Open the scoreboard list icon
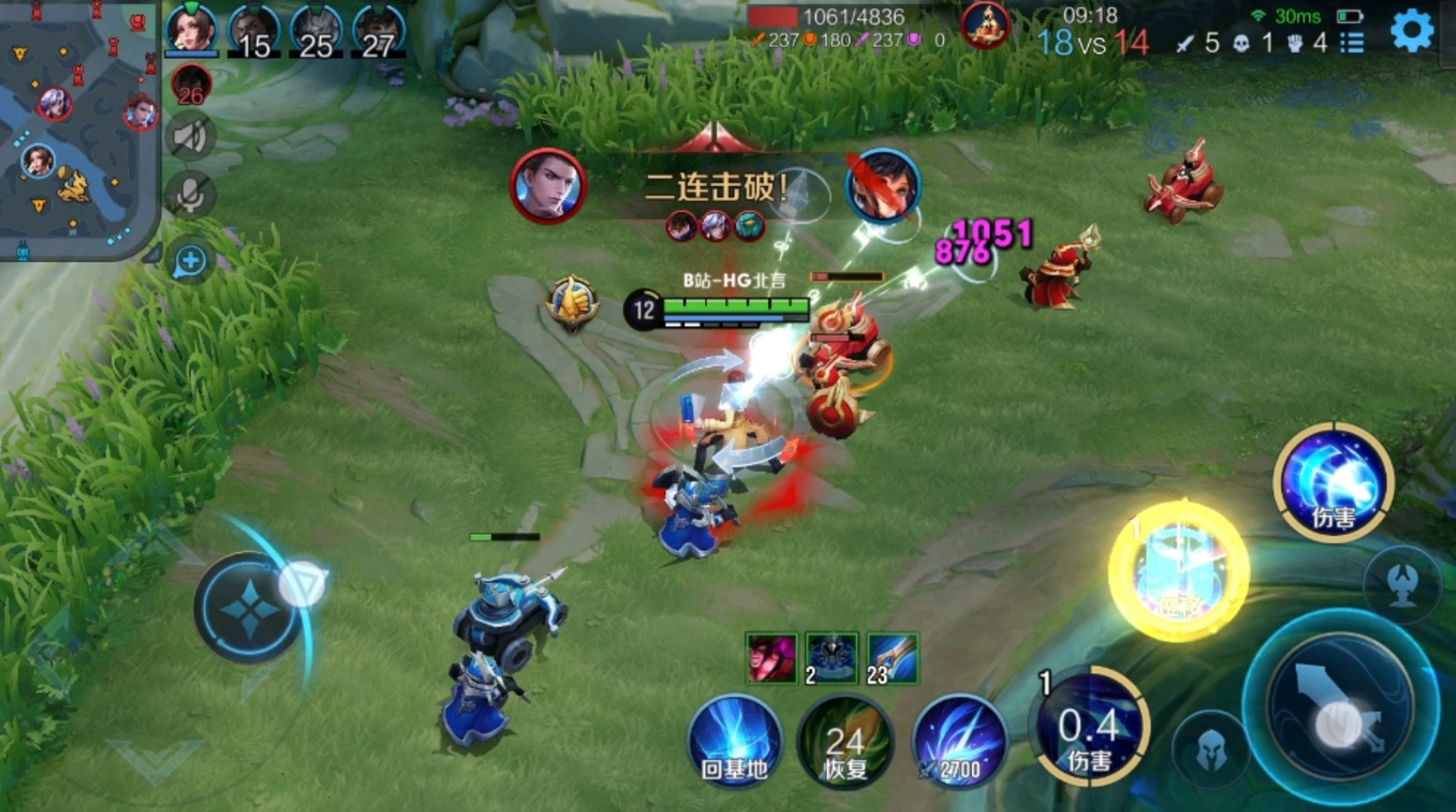Screen dimensions: 1456x812 coord(1352,42)
